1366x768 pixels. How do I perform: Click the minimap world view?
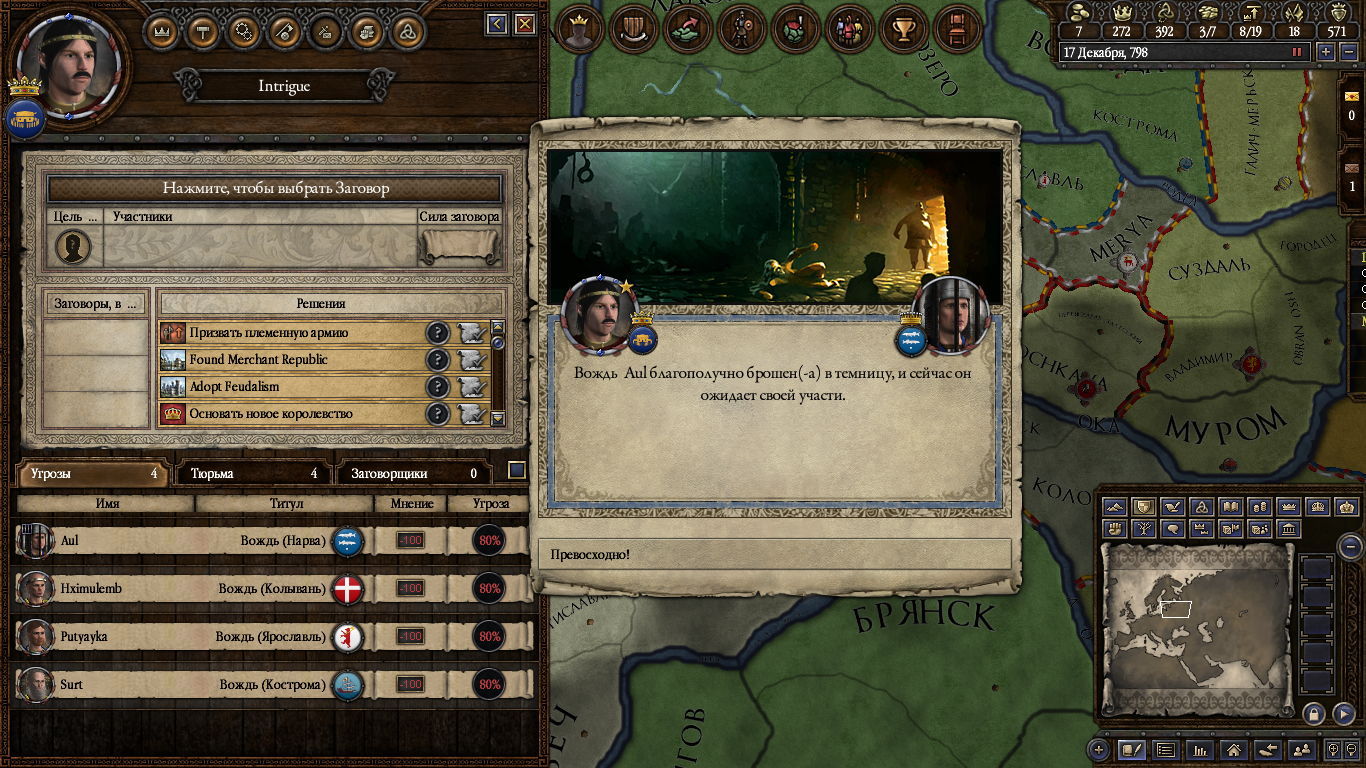click(1195, 630)
